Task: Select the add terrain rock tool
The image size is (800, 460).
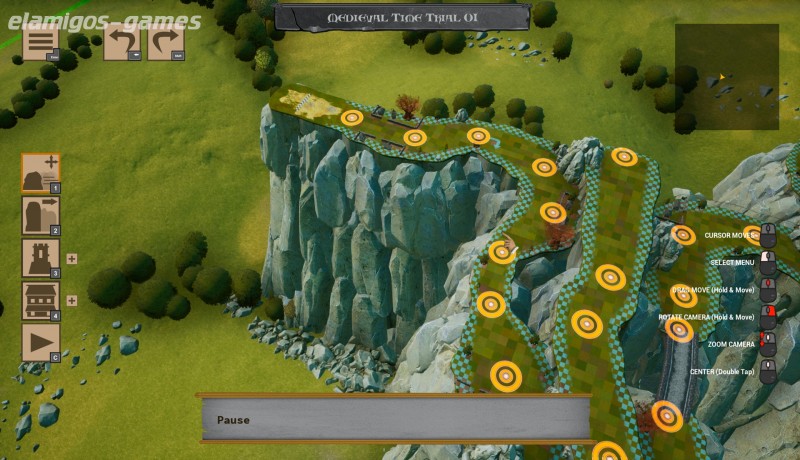Action: tap(41, 173)
